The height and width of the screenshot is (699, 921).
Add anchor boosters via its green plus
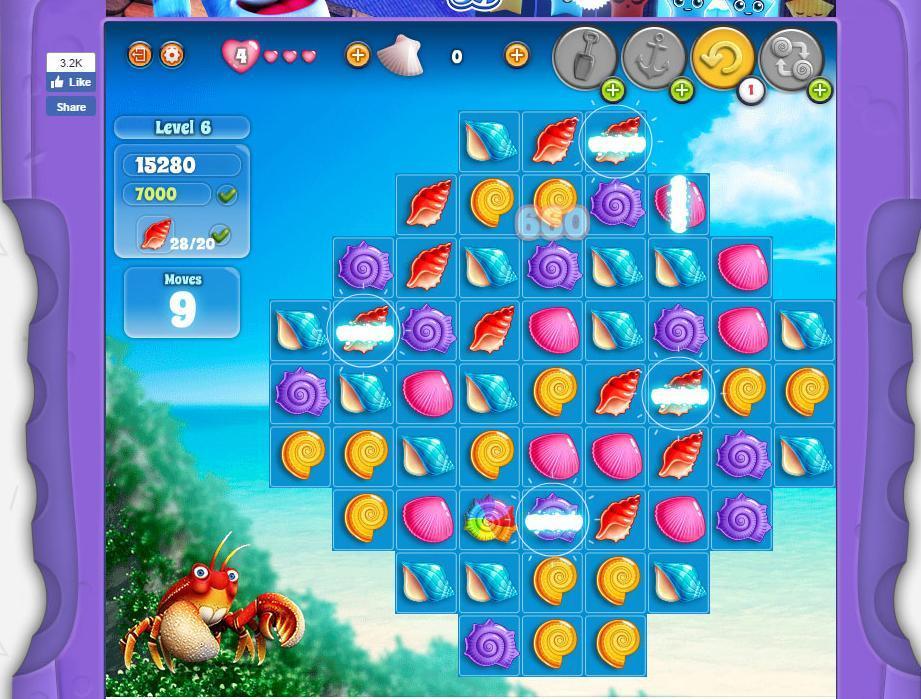pos(681,91)
